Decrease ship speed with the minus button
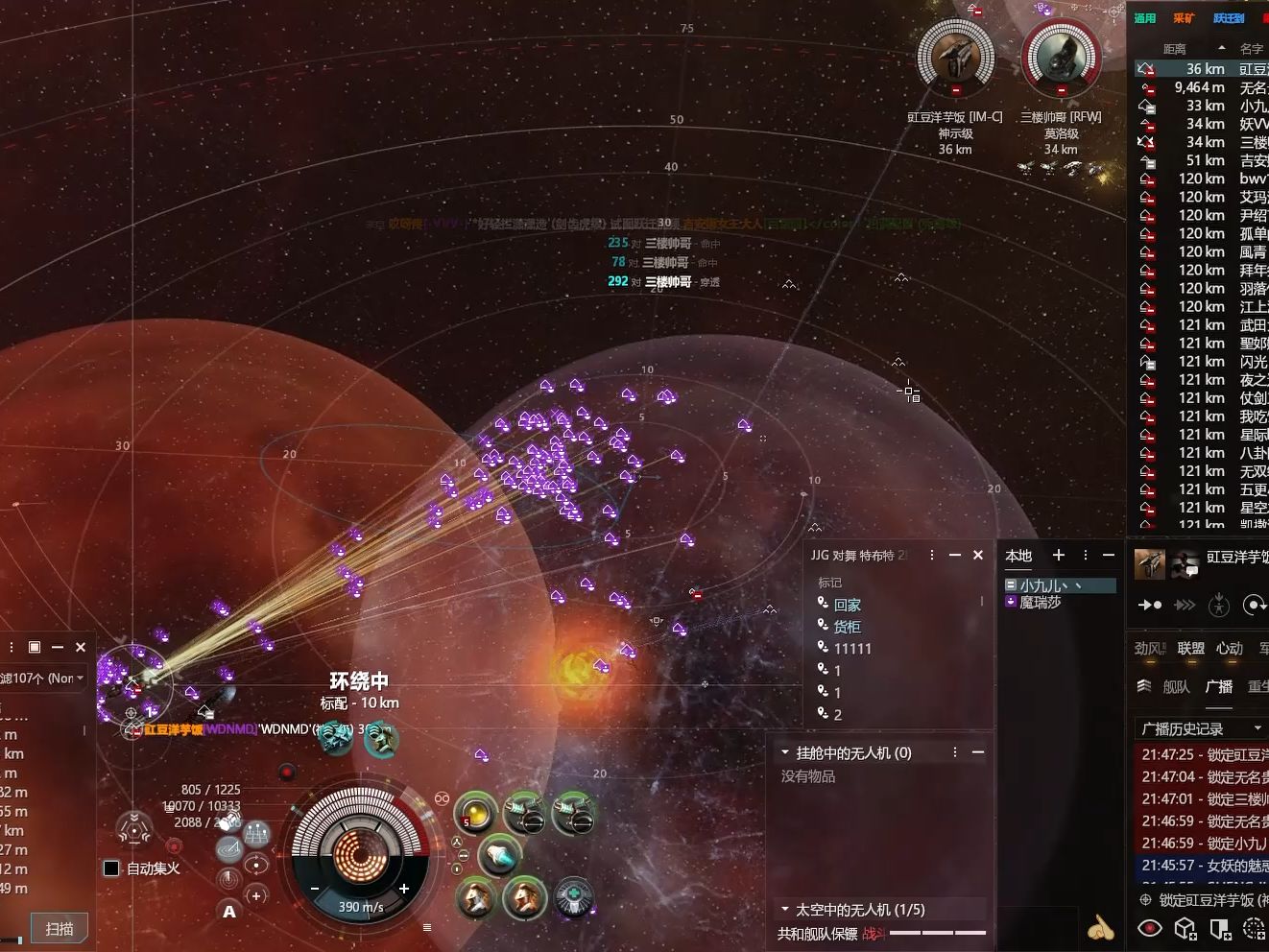 (x=314, y=889)
